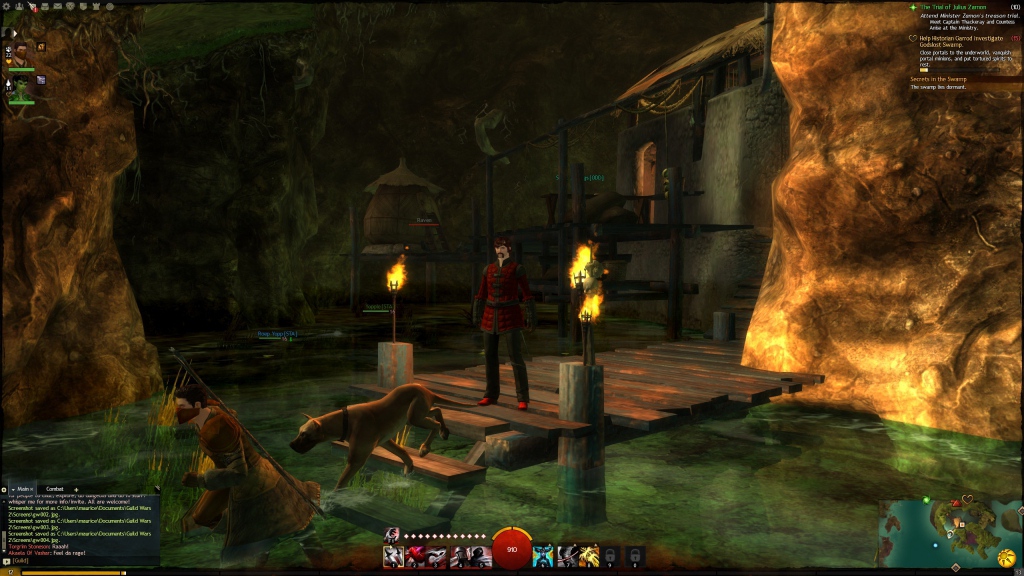
Task: Switch to the Combat chat tab
Action: tap(55, 489)
